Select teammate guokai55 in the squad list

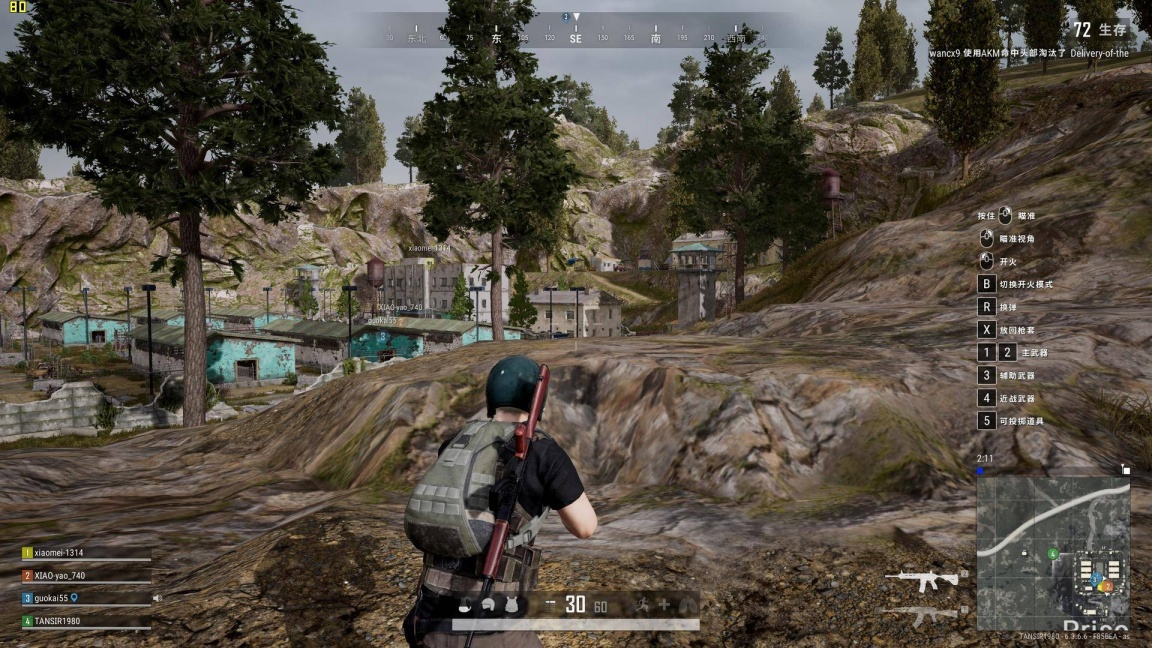(56, 598)
